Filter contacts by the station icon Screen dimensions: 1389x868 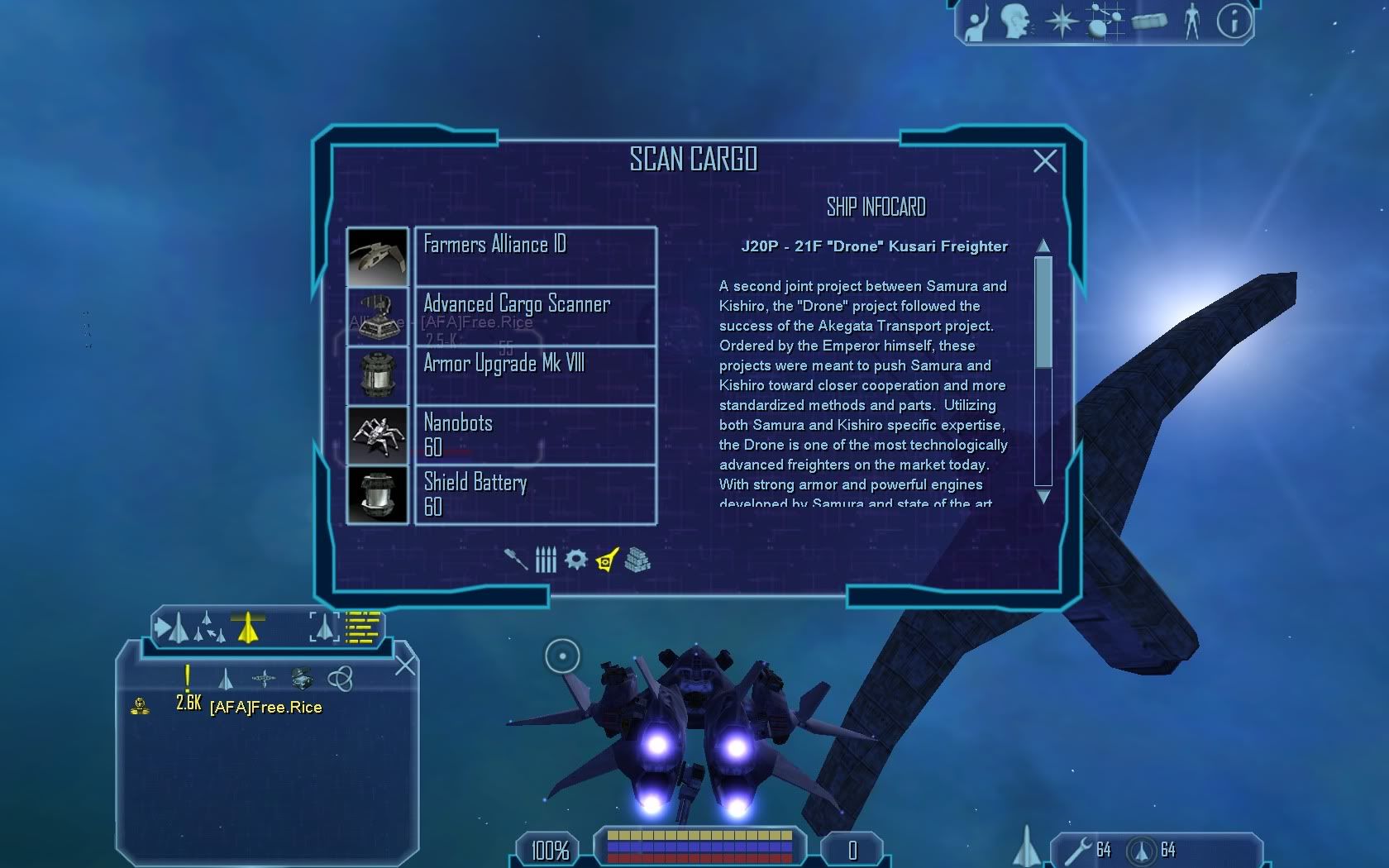point(264,680)
